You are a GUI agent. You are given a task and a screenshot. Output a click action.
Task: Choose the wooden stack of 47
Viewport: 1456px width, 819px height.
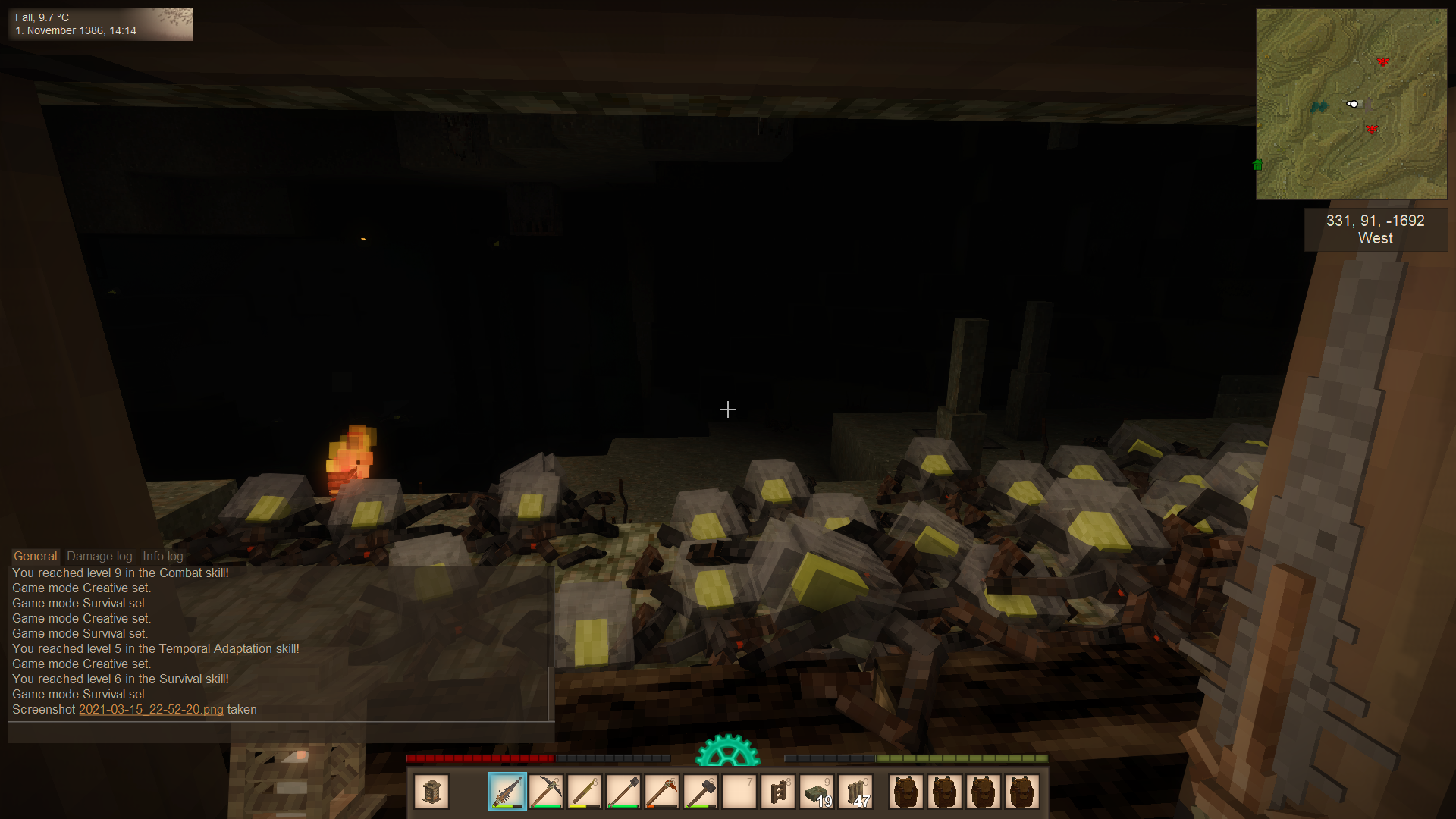pos(855,792)
